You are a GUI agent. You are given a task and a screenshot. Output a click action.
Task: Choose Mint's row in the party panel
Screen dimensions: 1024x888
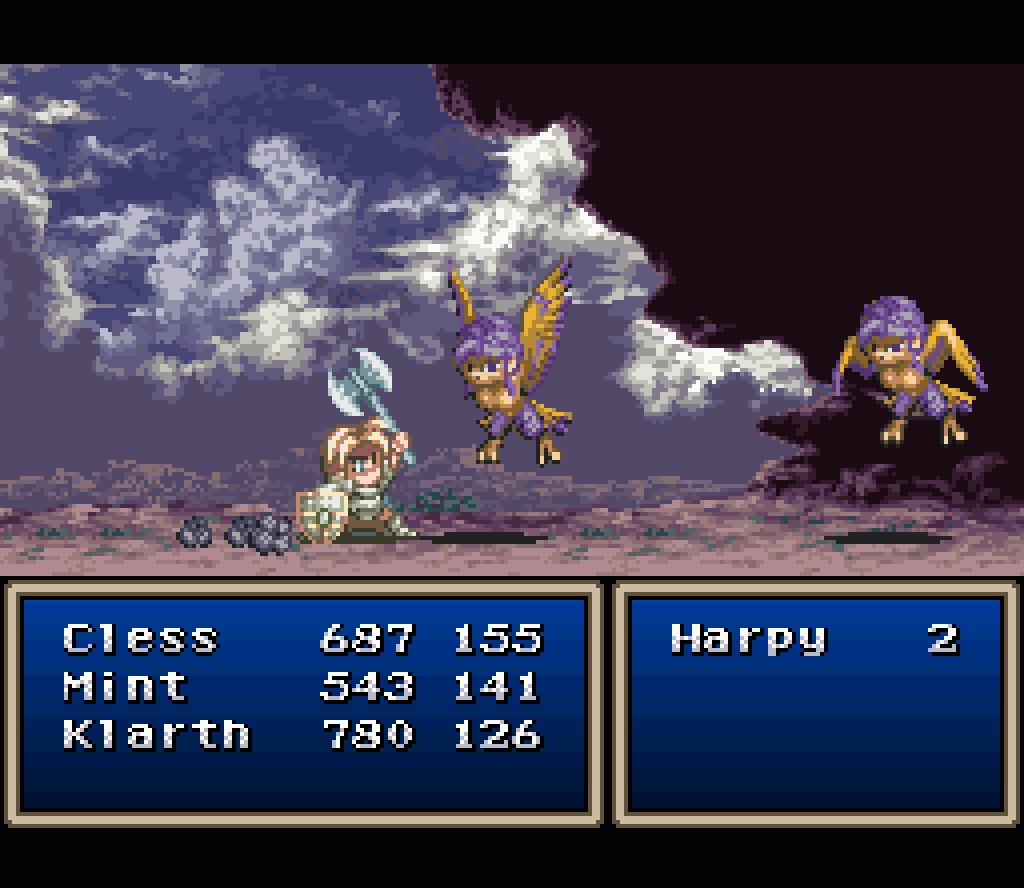[x=125, y=686]
